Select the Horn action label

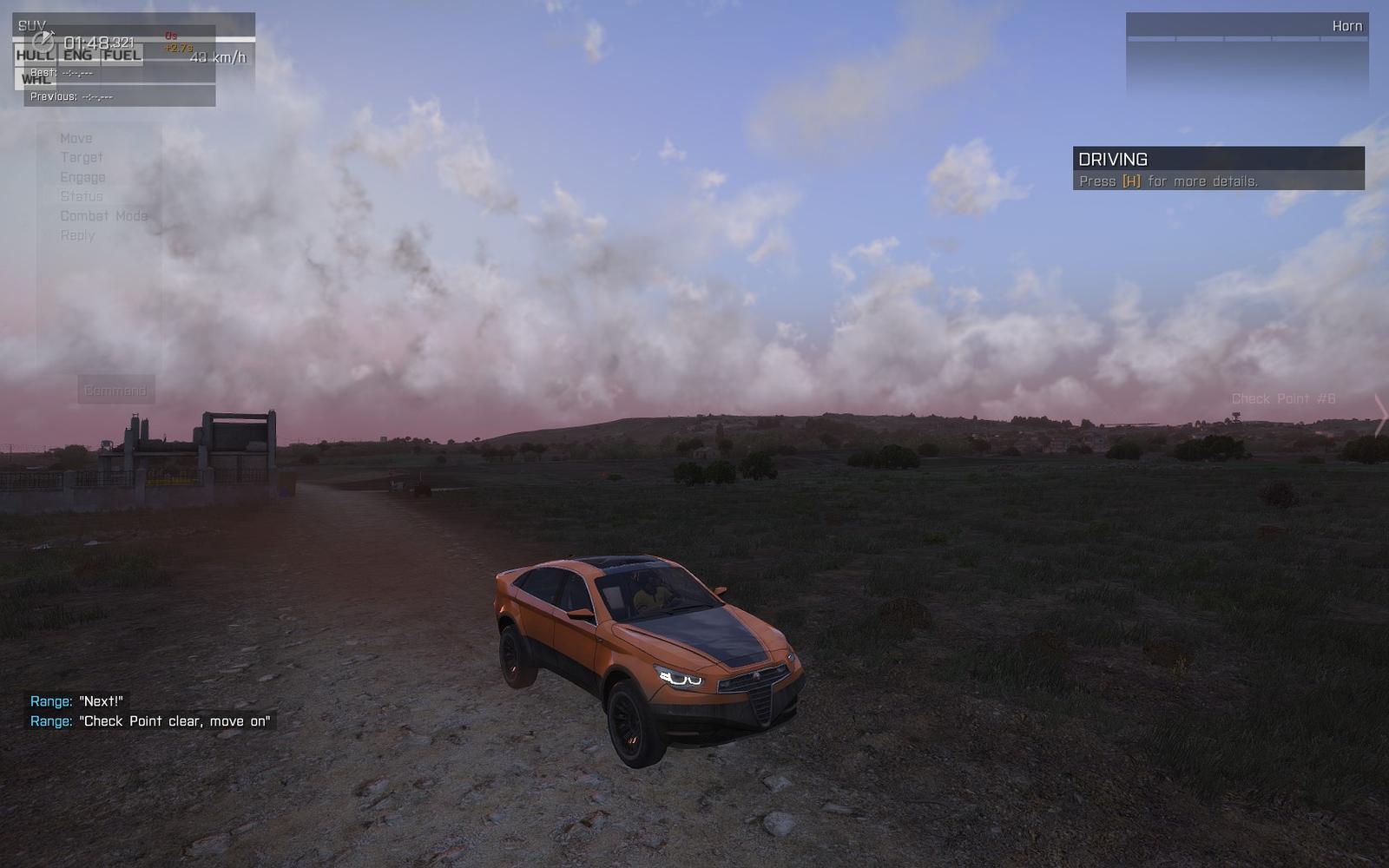pos(1346,26)
